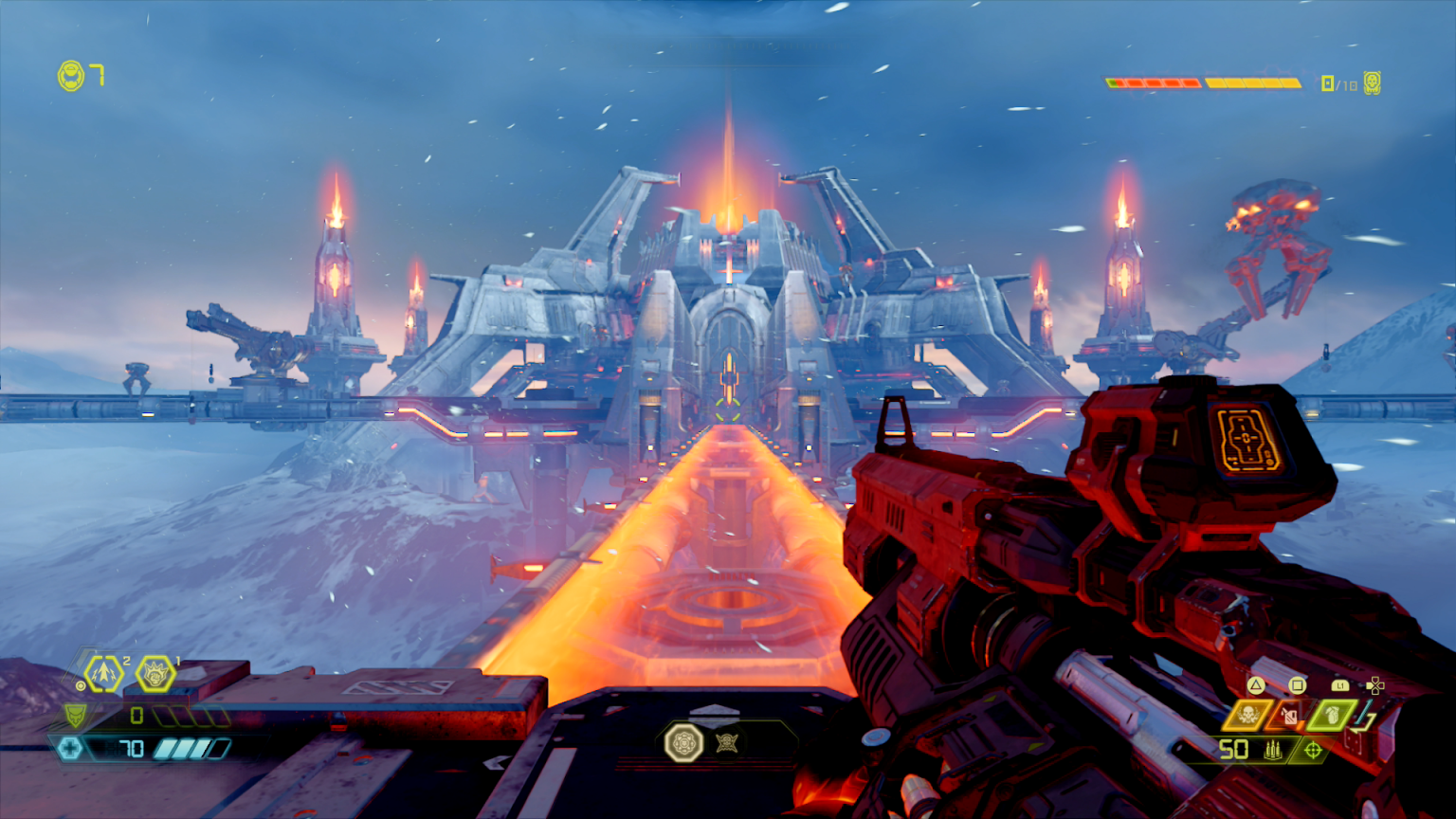Select the skull emblem beside the rune
This screenshot has width=1456, height=819.
click(x=728, y=744)
